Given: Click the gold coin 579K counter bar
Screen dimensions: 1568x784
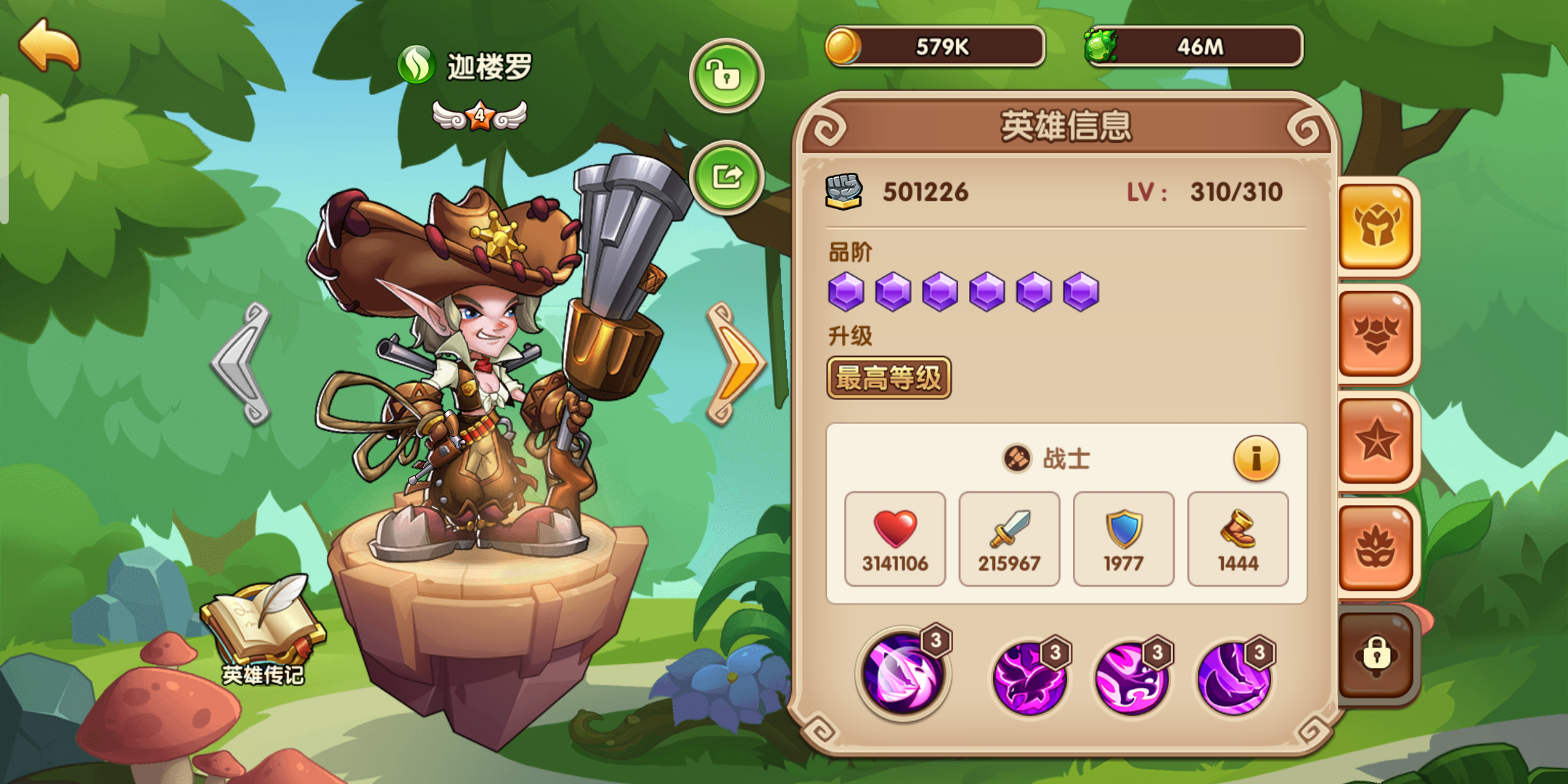Looking at the screenshot, I should tap(936, 45).
